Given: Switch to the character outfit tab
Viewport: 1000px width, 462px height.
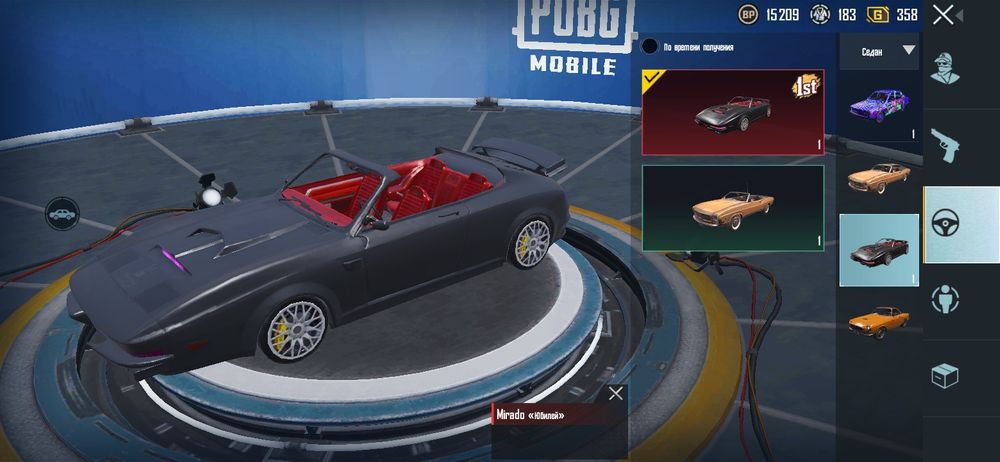Looking at the screenshot, I should coord(945,68).
